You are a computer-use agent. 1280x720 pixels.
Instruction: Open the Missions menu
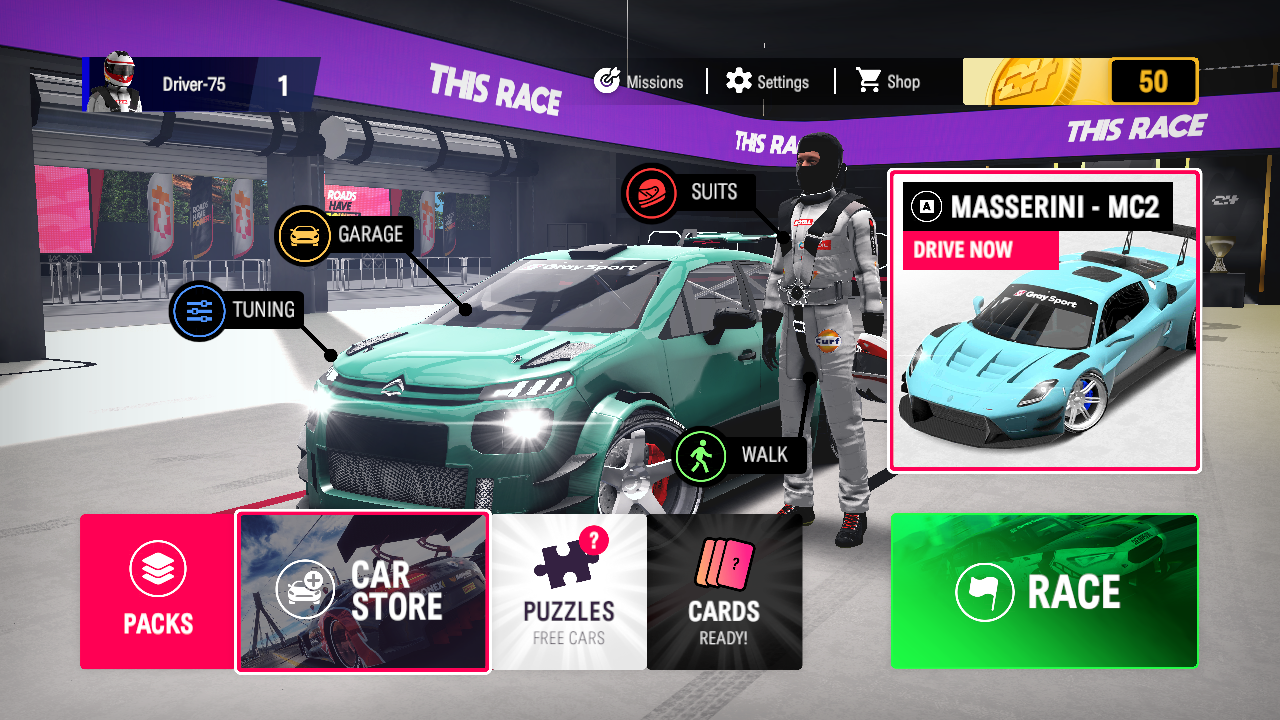(639, 82)
